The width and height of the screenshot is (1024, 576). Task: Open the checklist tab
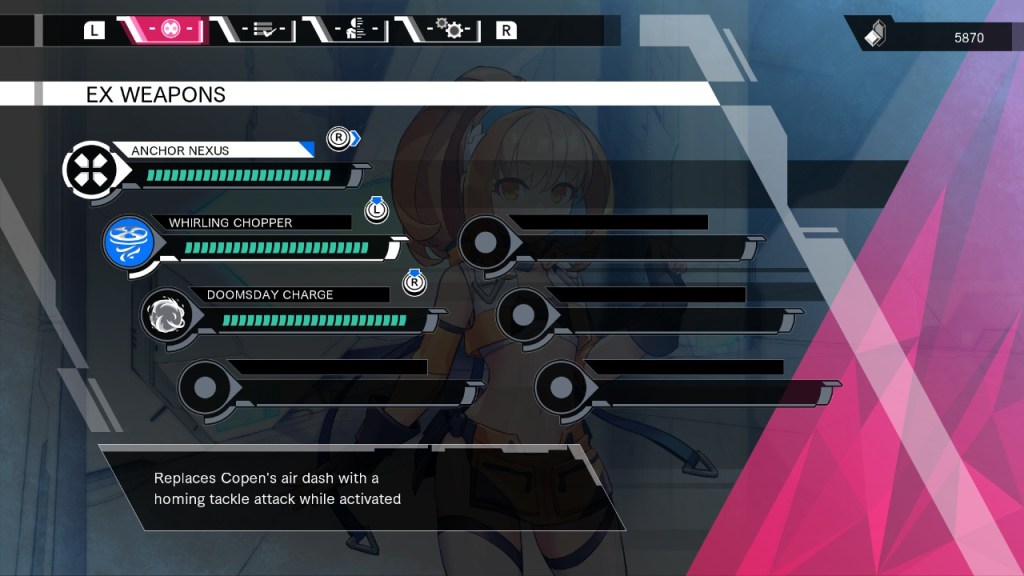(x=263, y=30)
